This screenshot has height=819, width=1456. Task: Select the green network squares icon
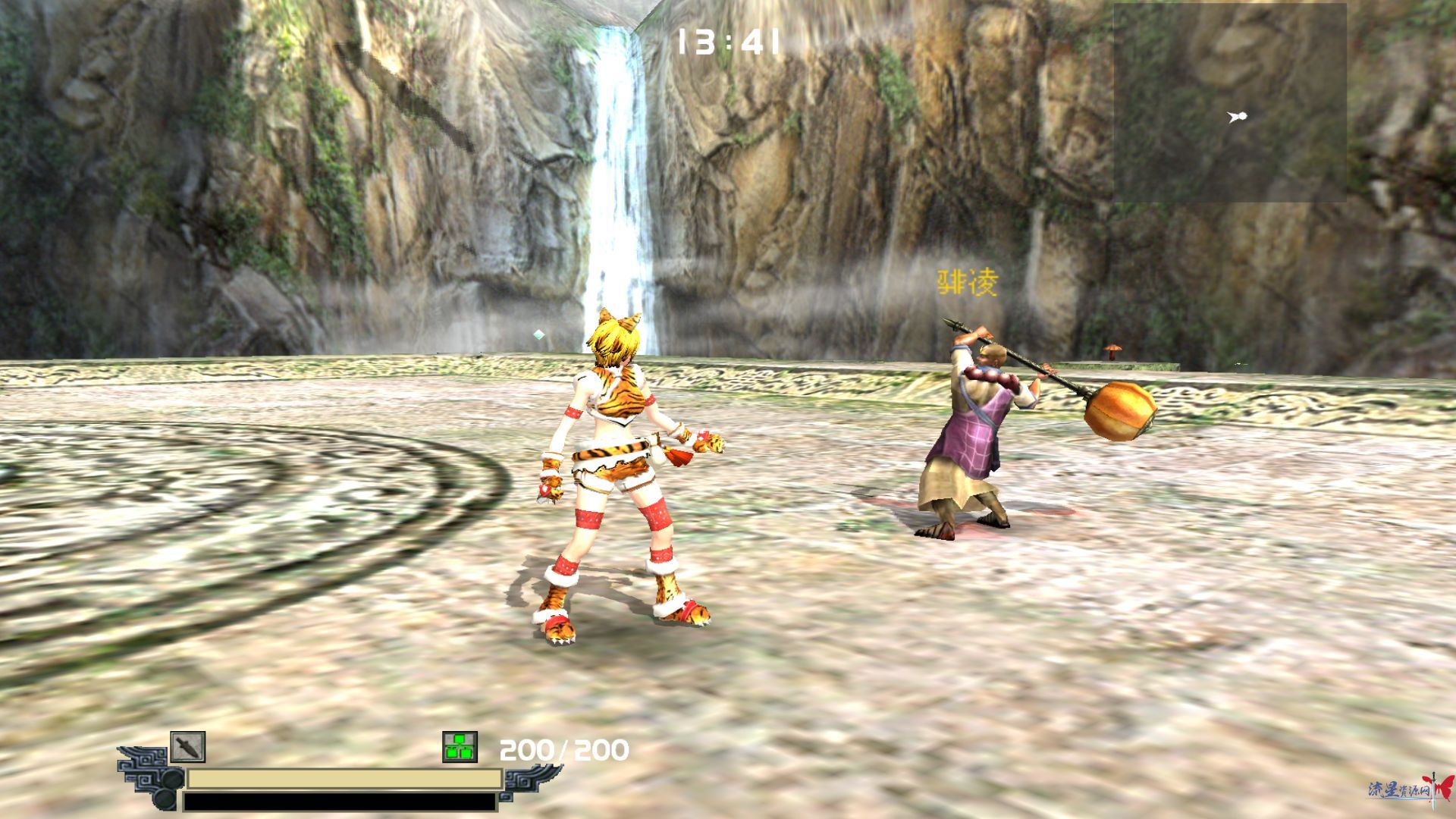(x=460, y=747)
